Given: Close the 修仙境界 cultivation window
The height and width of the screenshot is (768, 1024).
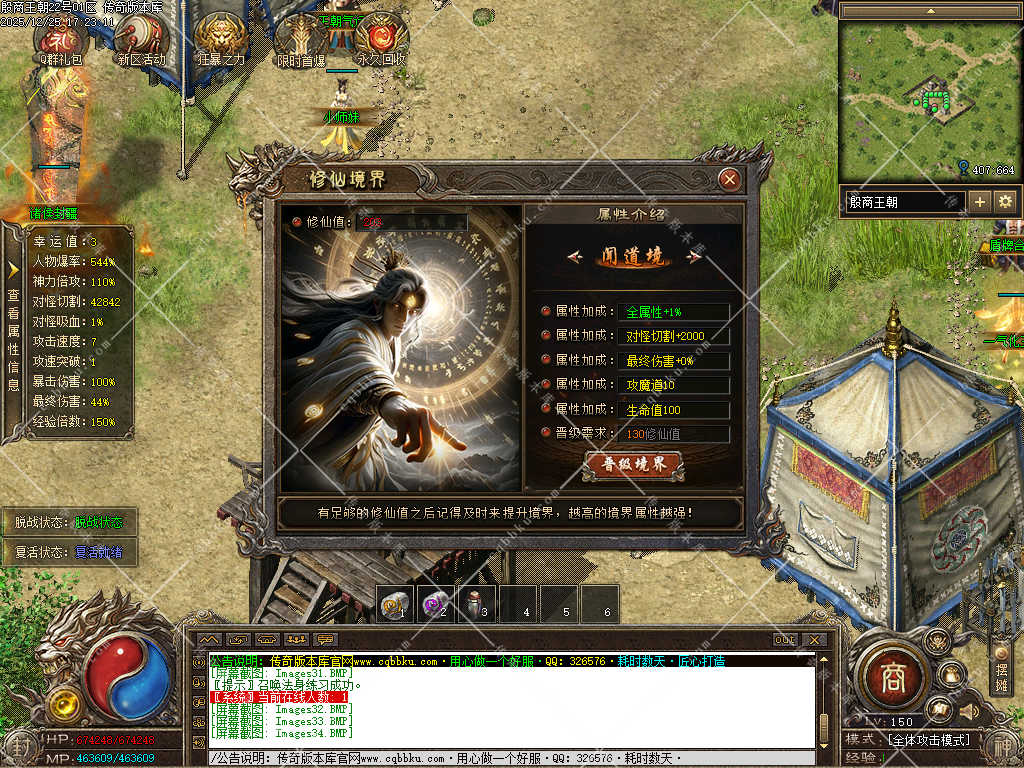Looking at the screenshot, I should pyautogui.click(x=730, y=180).
